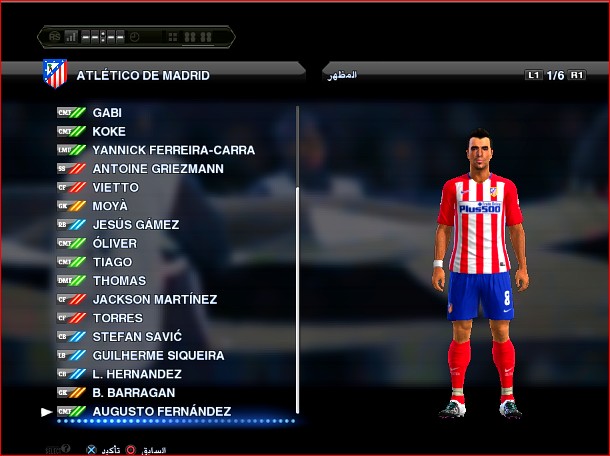Click the Atlético de Madrid team header
The image size is (610, 456).
143,75
